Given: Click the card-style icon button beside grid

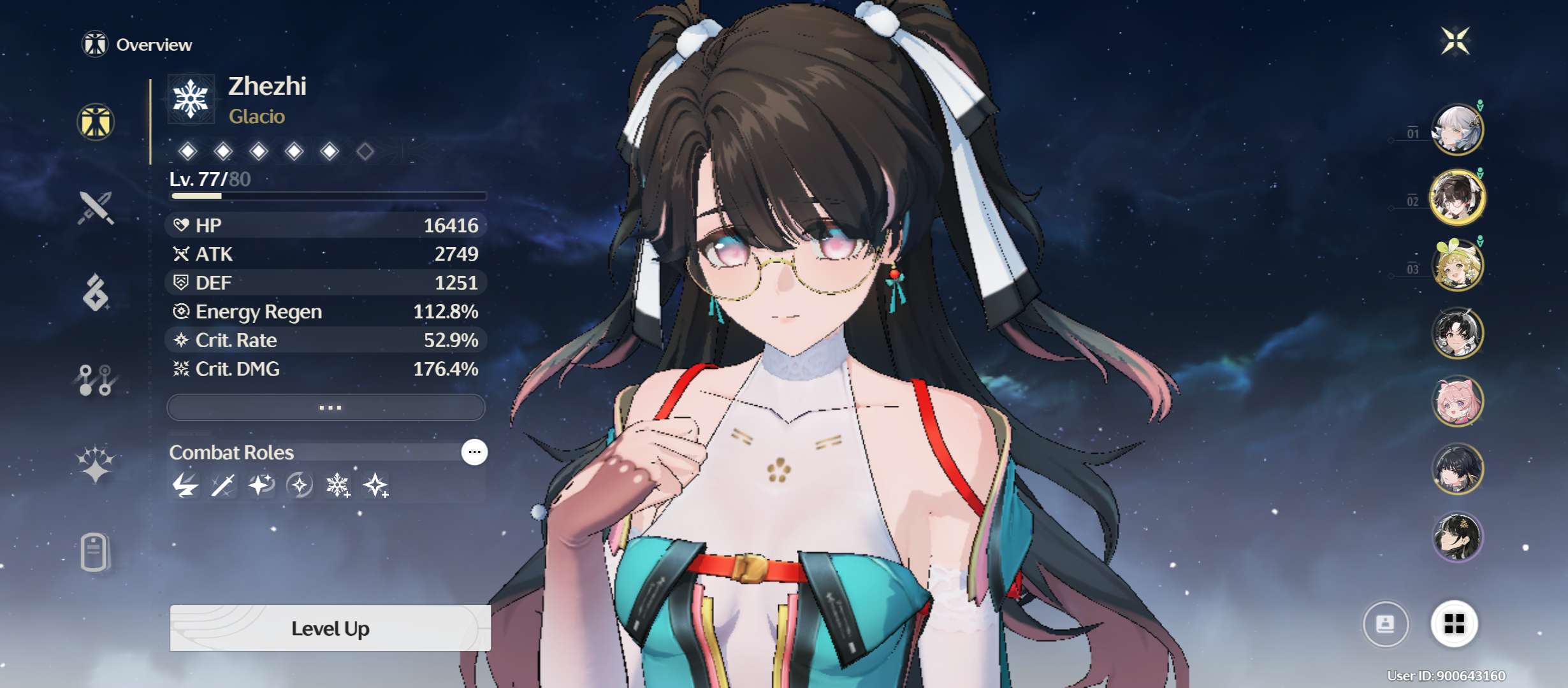Looking at the screenshot, I should tap(1385, 624).
